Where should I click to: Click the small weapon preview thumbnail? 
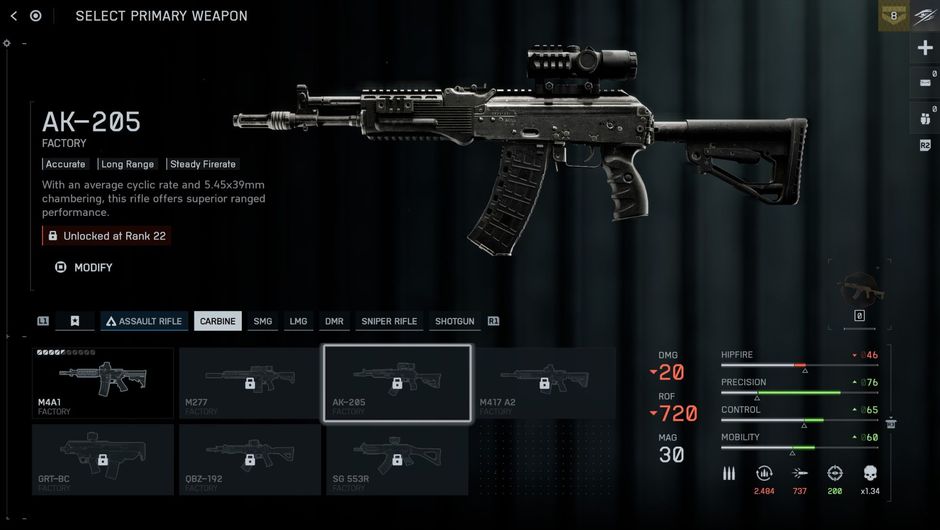coord(858,289)
